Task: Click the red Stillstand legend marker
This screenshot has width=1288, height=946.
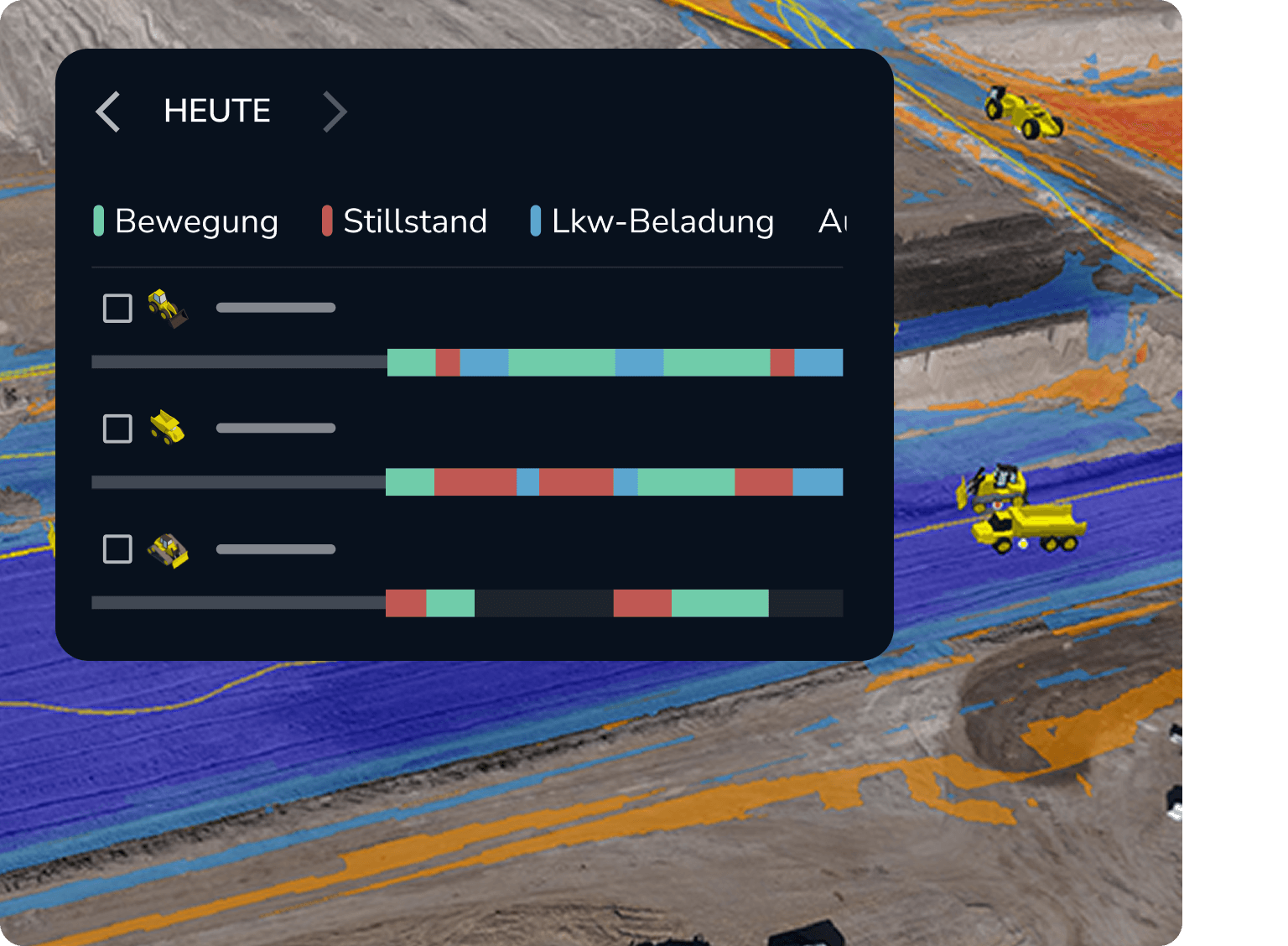Action: tap(327, 221)
